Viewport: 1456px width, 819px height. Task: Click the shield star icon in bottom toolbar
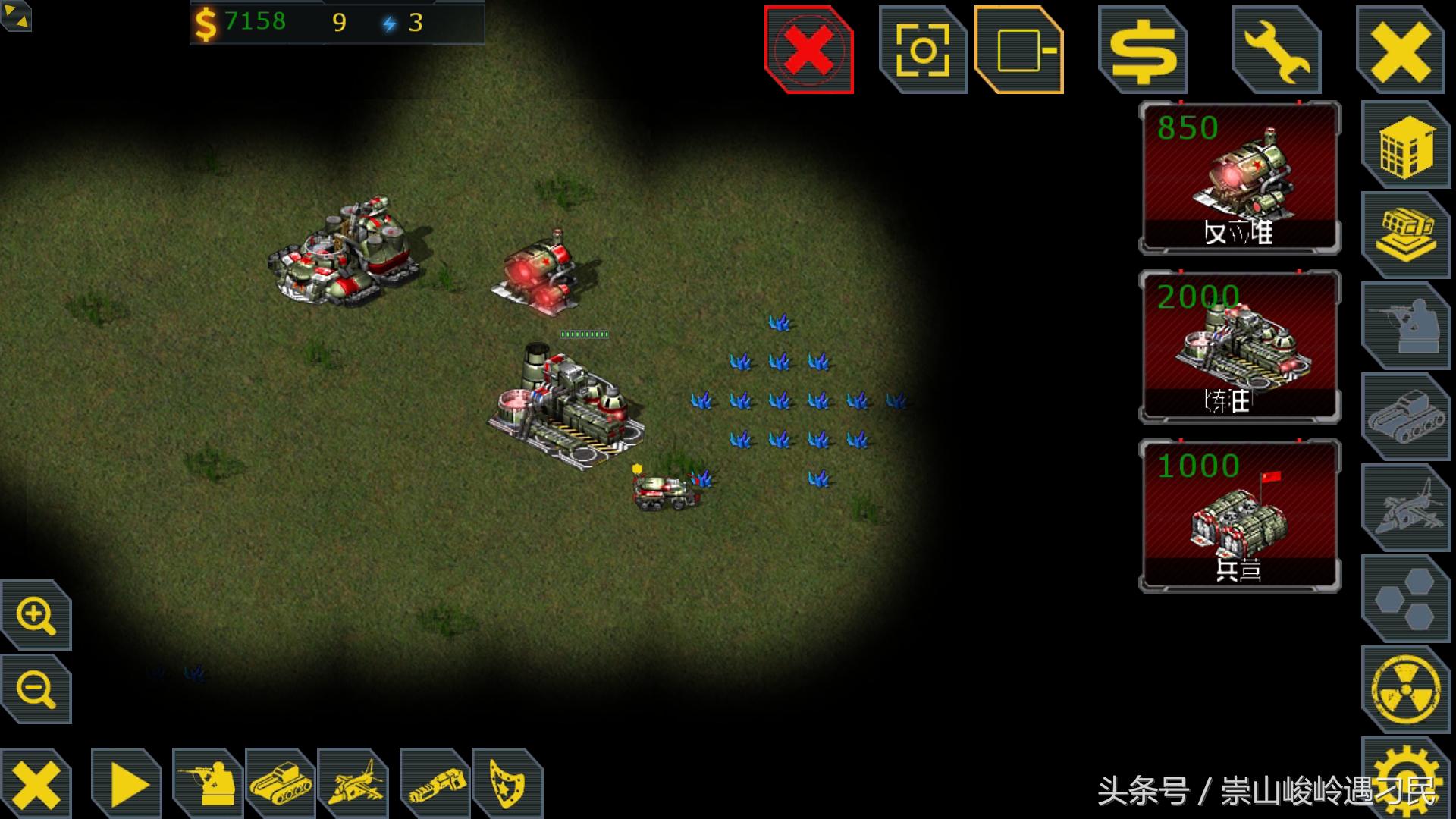coord(507,784)
